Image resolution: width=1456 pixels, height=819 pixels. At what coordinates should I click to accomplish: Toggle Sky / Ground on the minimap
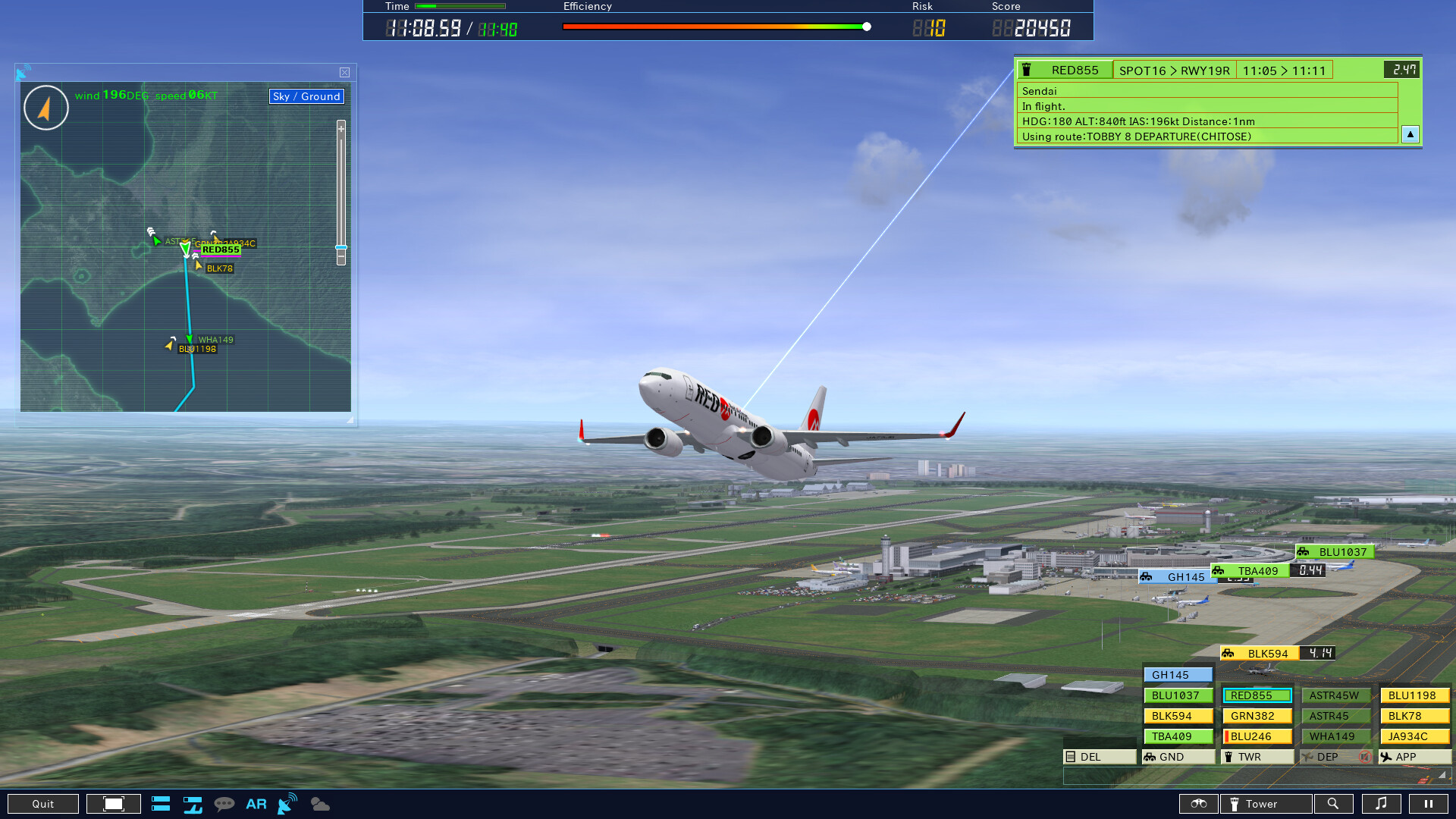(x=306, y=96)
